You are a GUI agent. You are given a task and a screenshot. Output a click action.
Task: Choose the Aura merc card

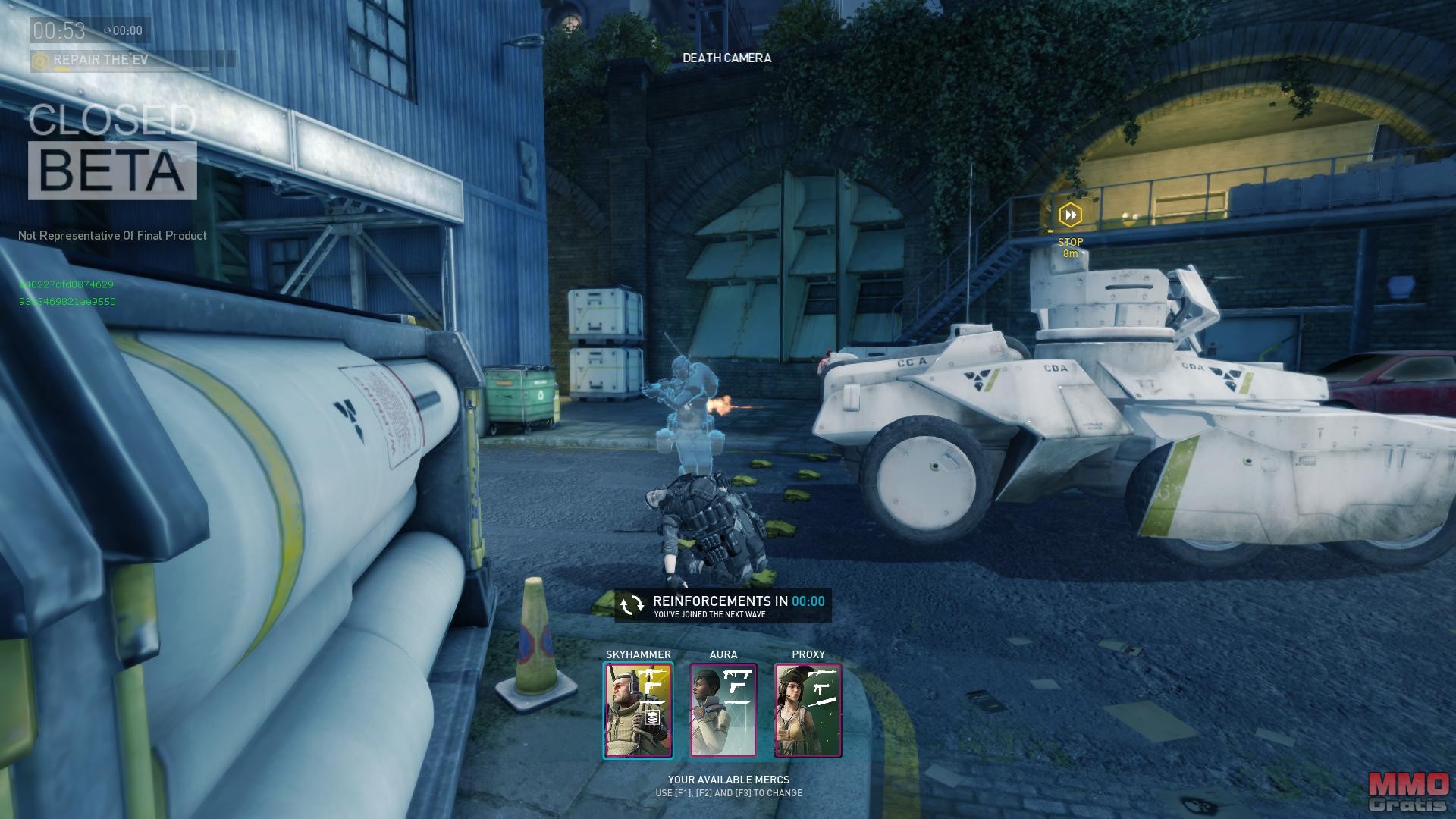click(x=723, y=711)
